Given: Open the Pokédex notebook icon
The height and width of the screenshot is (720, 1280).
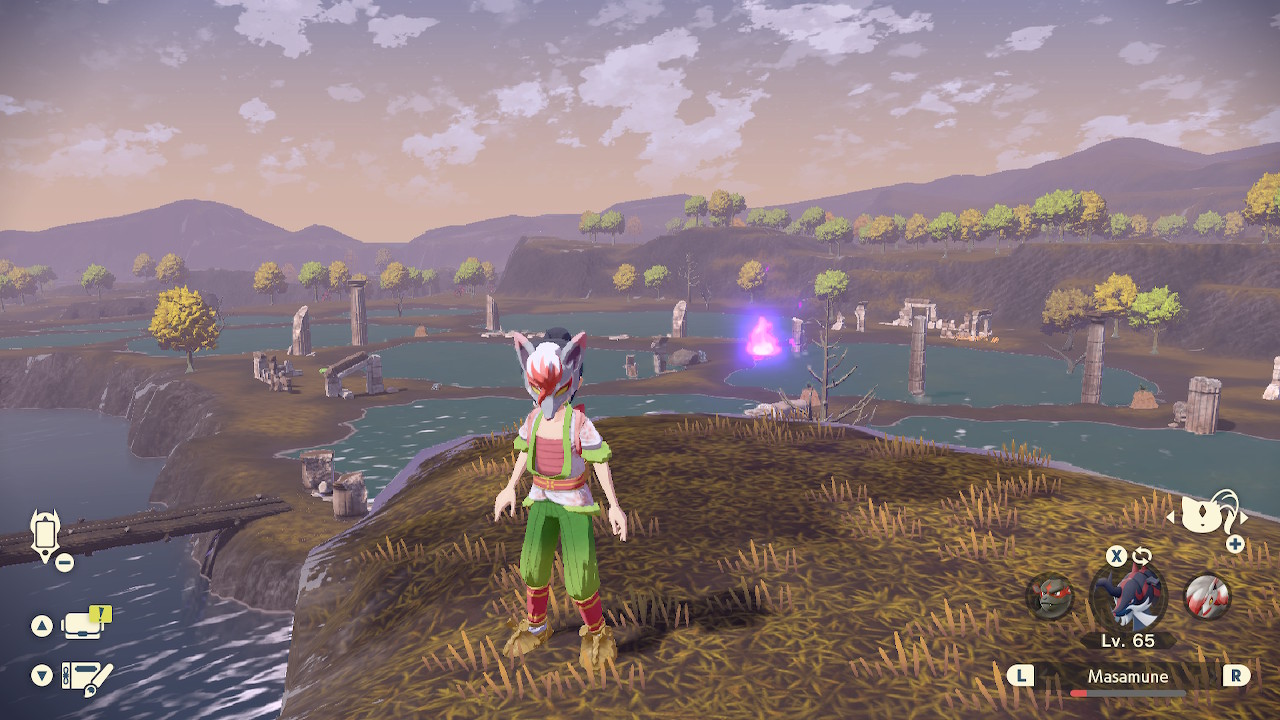Looking at the screenshot, I should 86,676.
